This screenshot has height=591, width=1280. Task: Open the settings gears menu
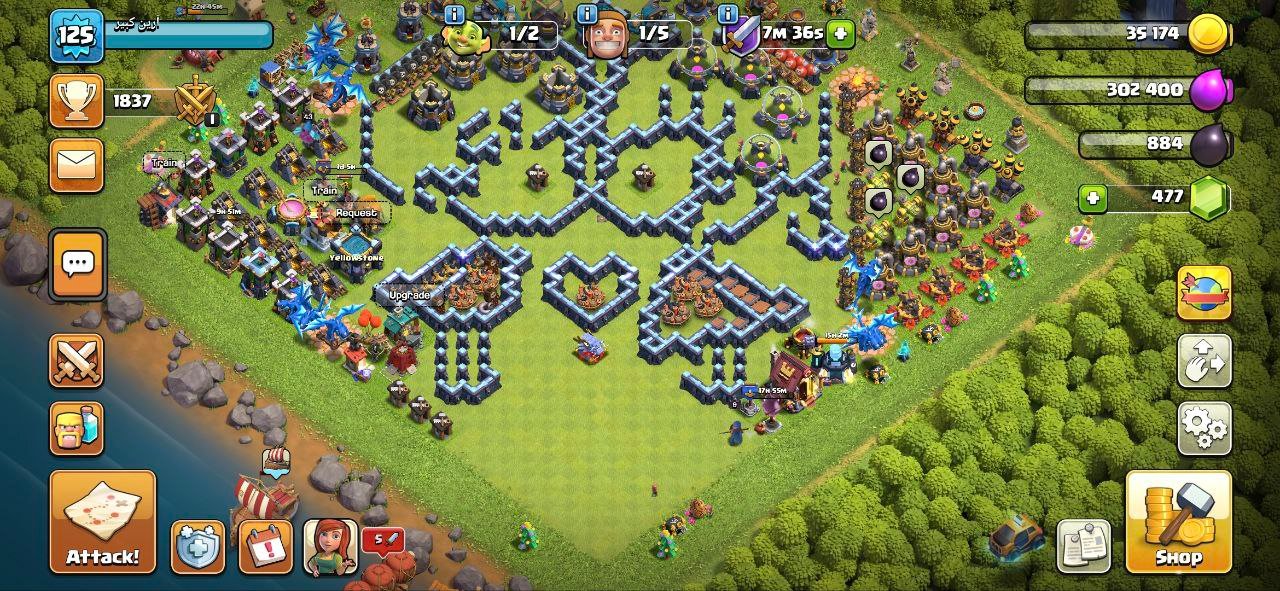(1204, 428)
